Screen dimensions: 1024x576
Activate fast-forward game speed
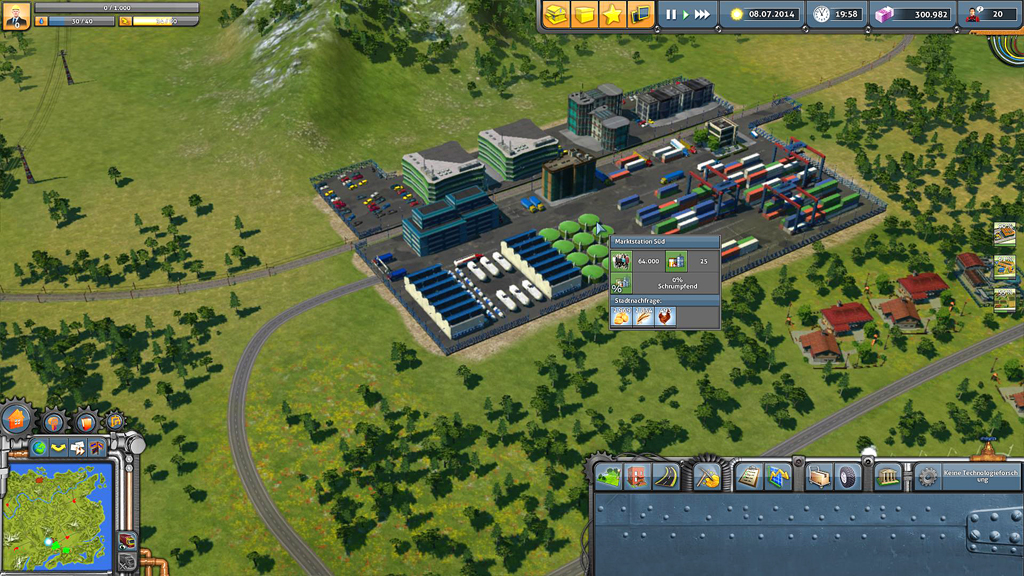point(702,14)
